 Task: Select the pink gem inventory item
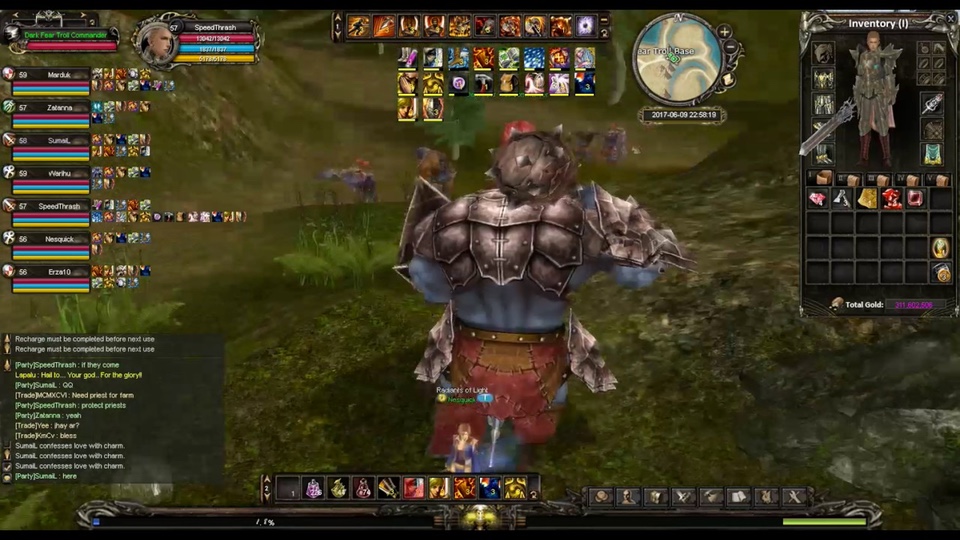coord(818,199)
